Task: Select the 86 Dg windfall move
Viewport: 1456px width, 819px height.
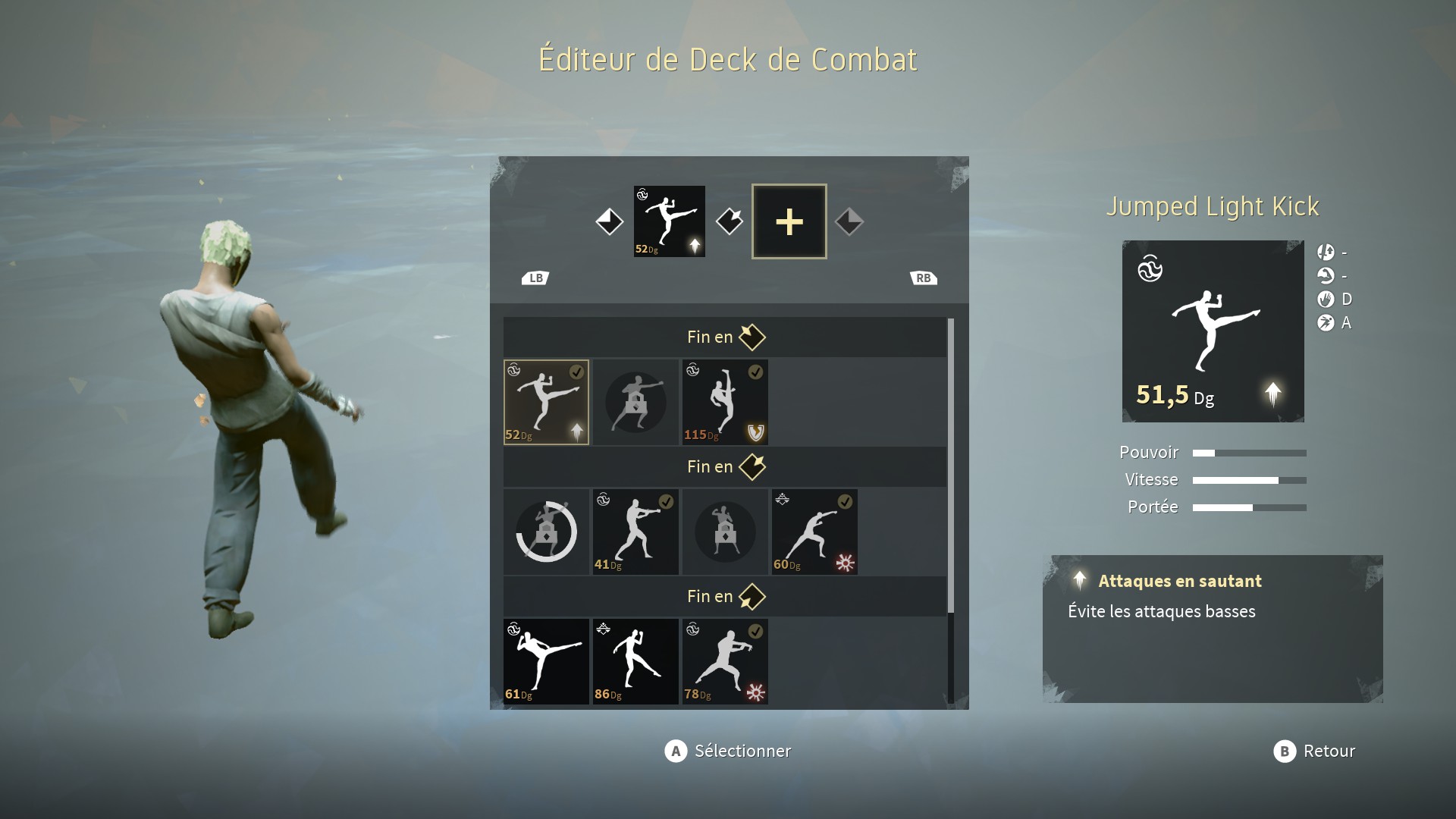Action: (x=635, y=661)
